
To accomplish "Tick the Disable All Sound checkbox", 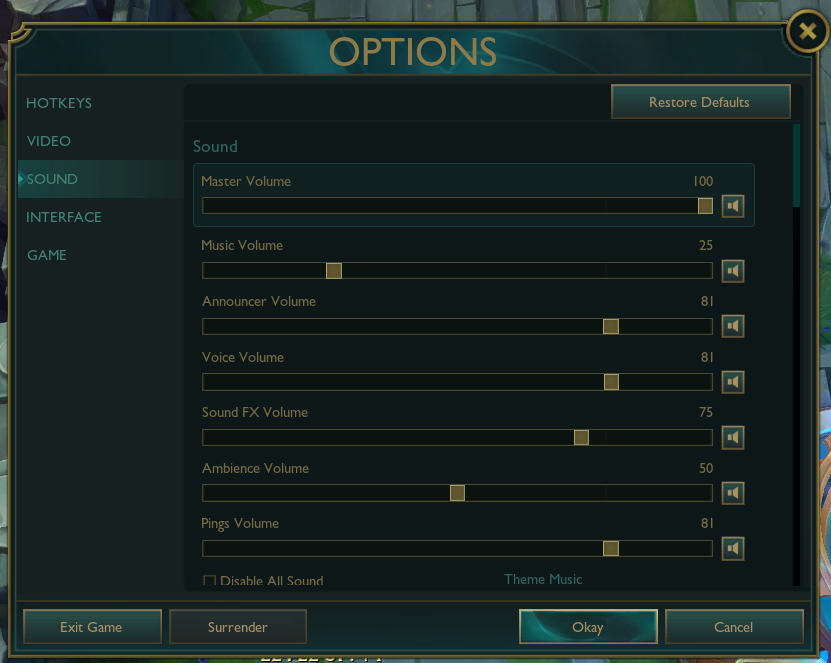I will pos(210,581).
